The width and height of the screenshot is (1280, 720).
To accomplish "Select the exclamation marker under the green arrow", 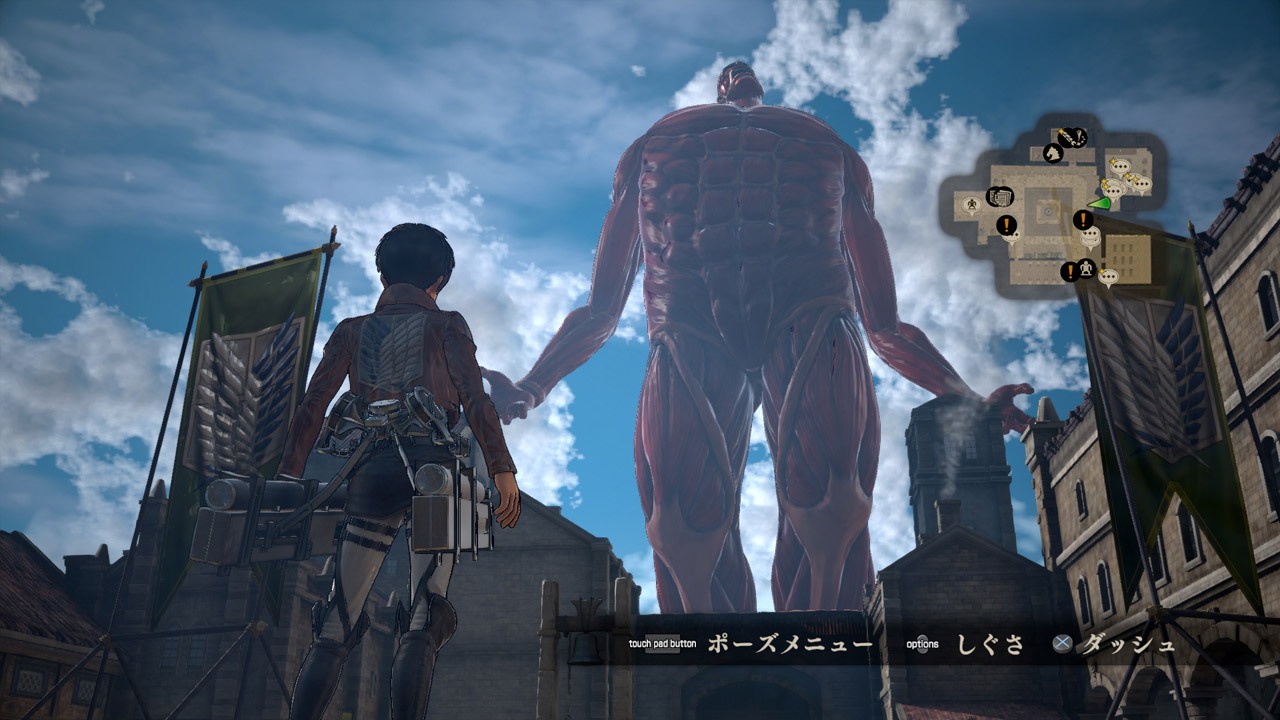I will point(1083,220).
